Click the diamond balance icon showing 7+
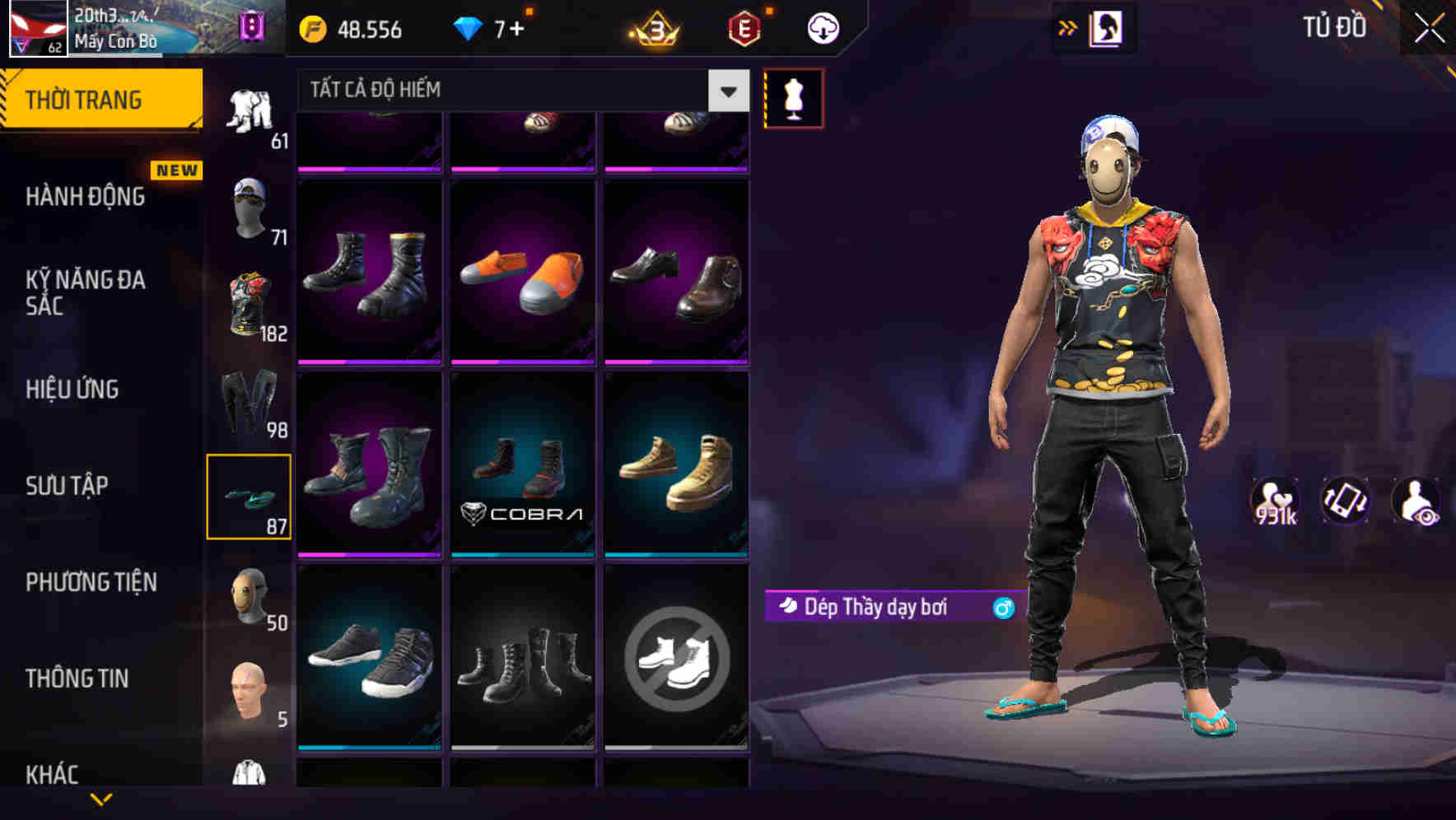1456x820 pixels. [469, 27]
